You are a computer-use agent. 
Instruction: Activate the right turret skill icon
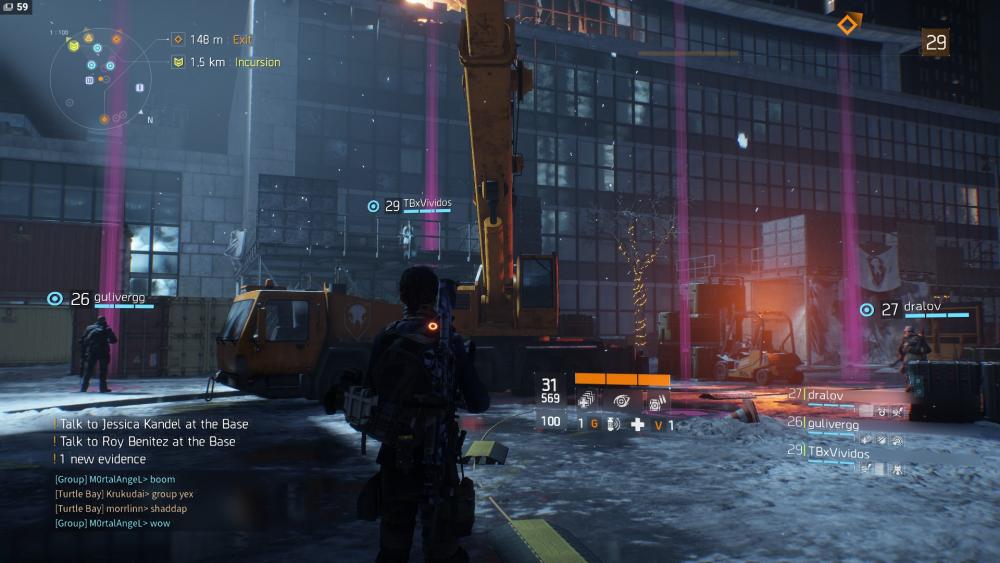click(657, 401)
